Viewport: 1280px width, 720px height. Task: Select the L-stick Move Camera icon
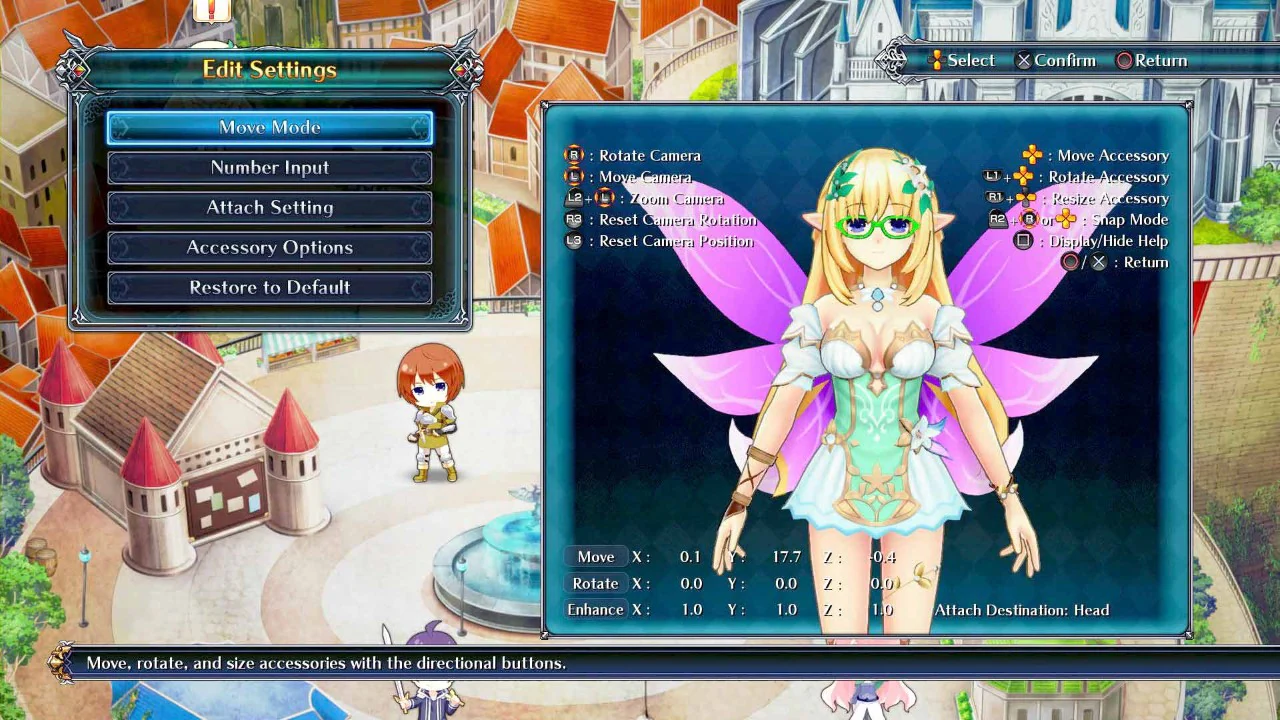coord(573,176)
